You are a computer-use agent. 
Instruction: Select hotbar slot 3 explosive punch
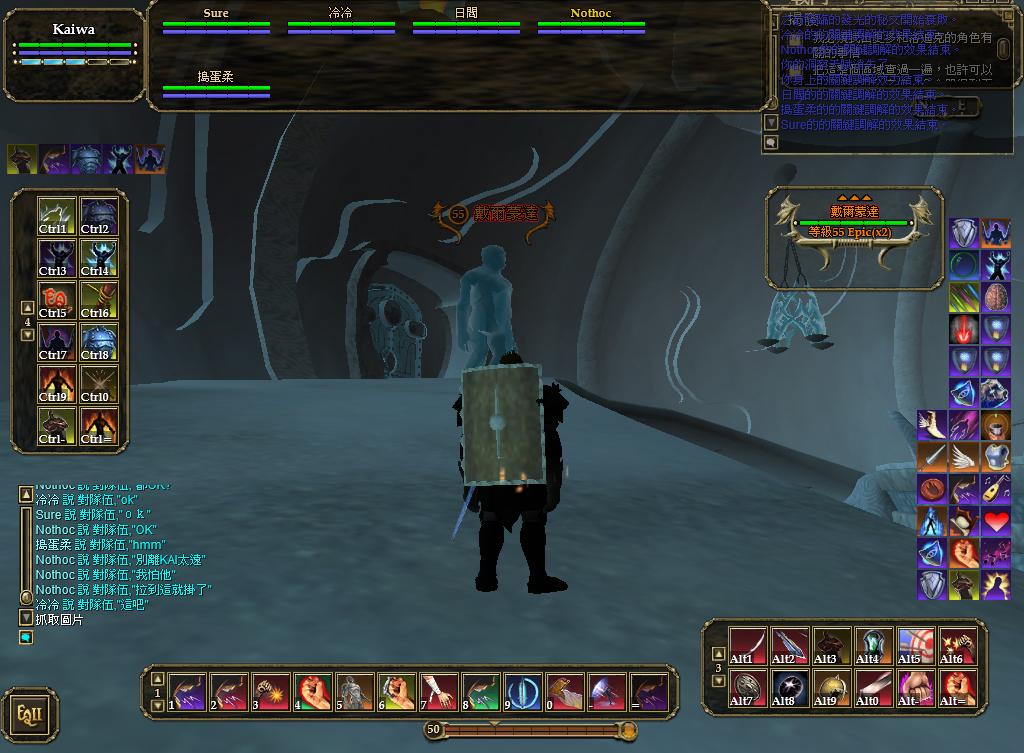tap(272, 692)
